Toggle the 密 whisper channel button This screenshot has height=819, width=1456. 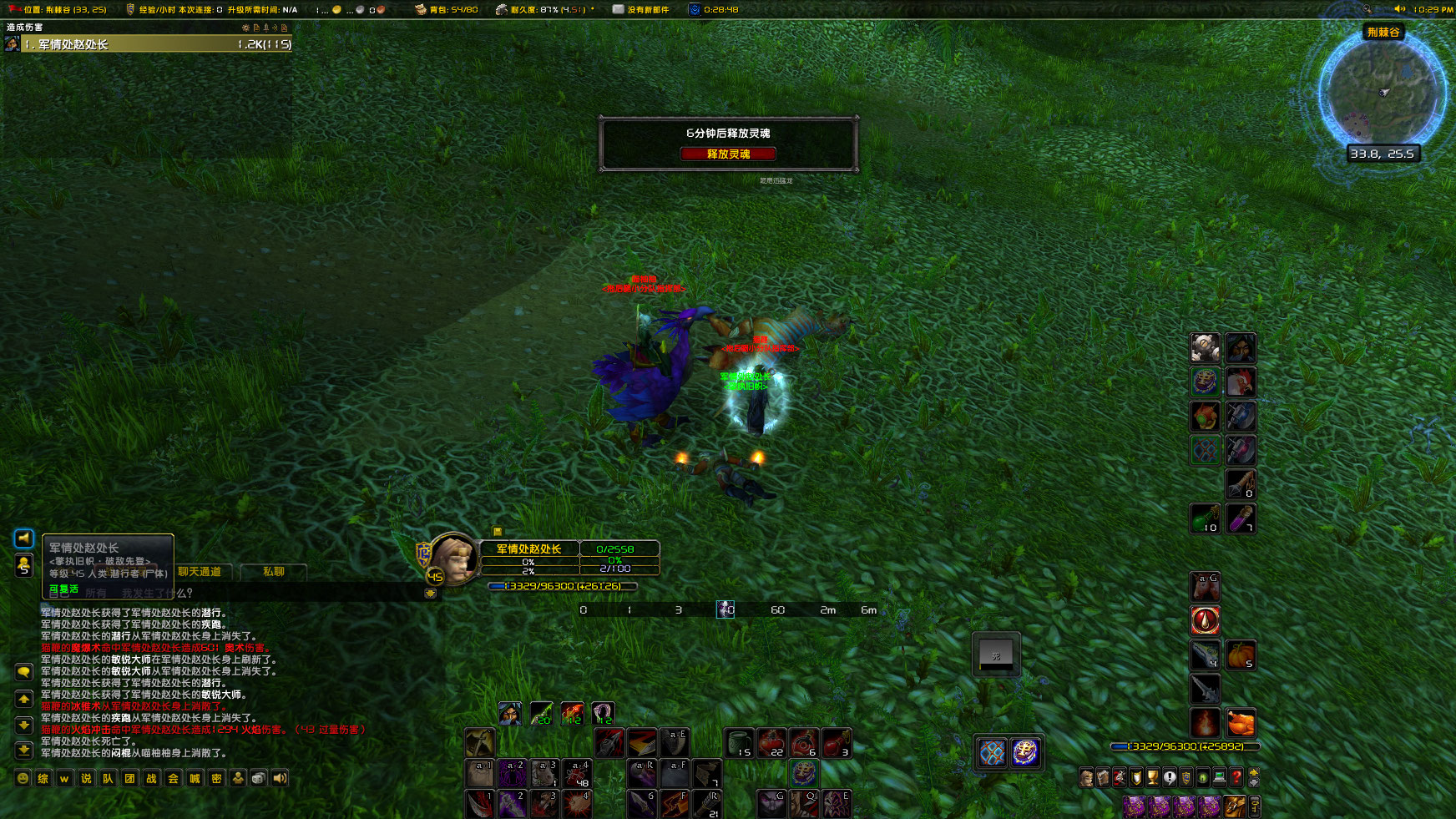(215, 778)
